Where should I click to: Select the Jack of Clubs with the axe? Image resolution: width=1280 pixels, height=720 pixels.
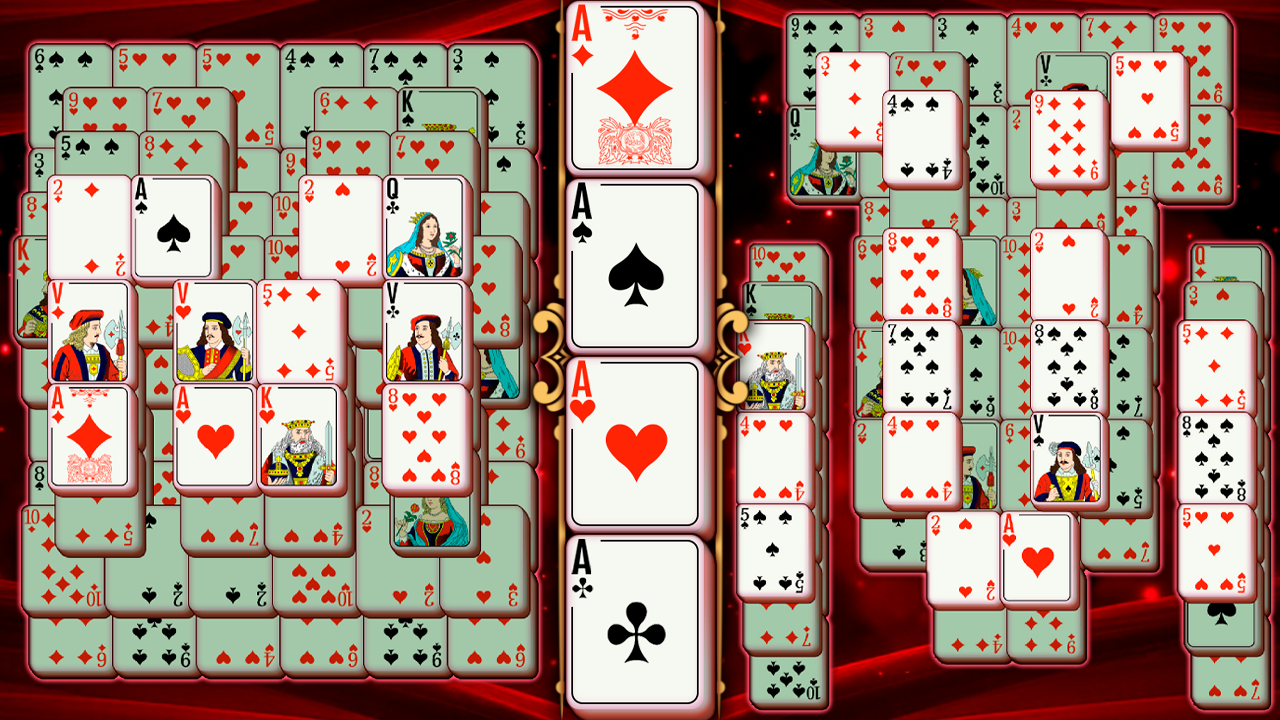coord(420,335)
